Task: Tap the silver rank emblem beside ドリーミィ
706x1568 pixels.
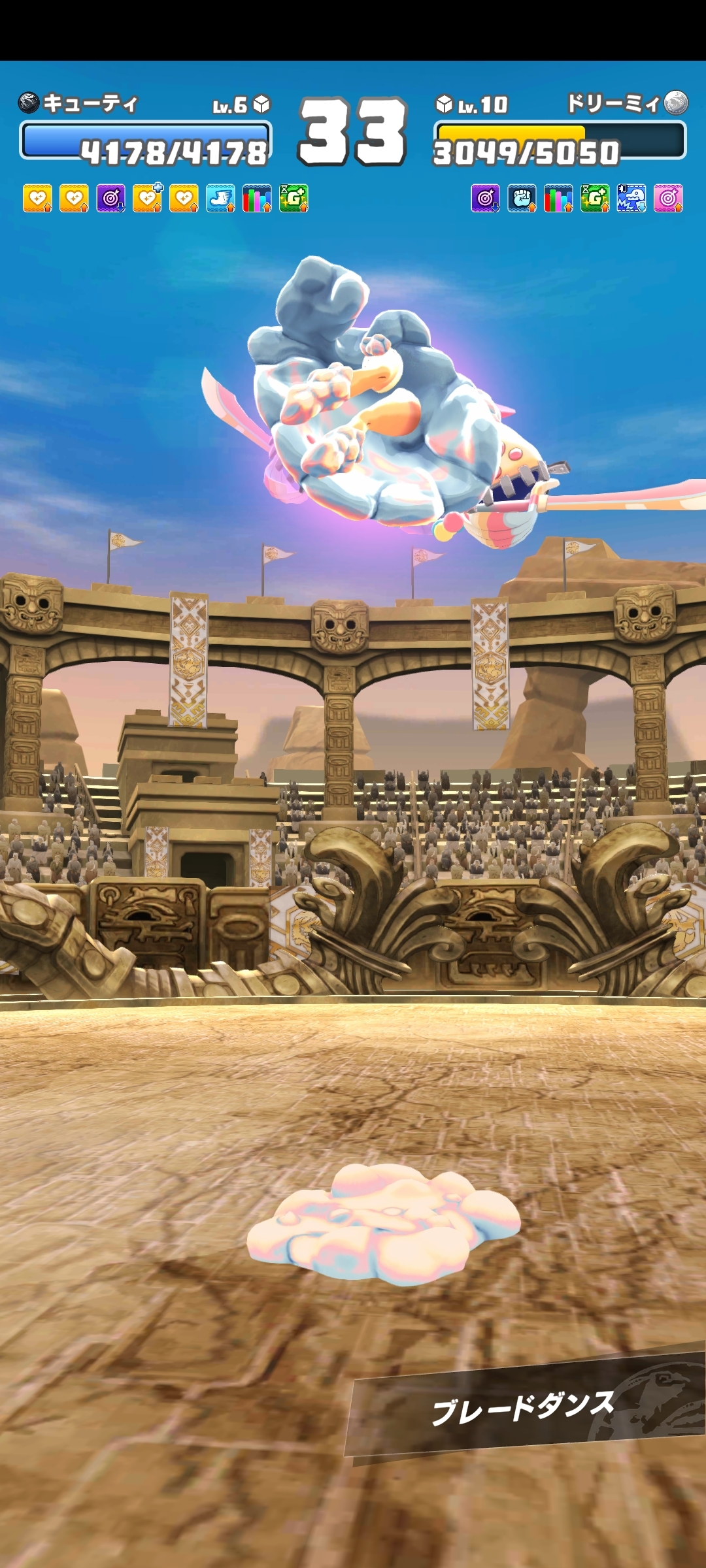Action: click(x=676, y=103)
